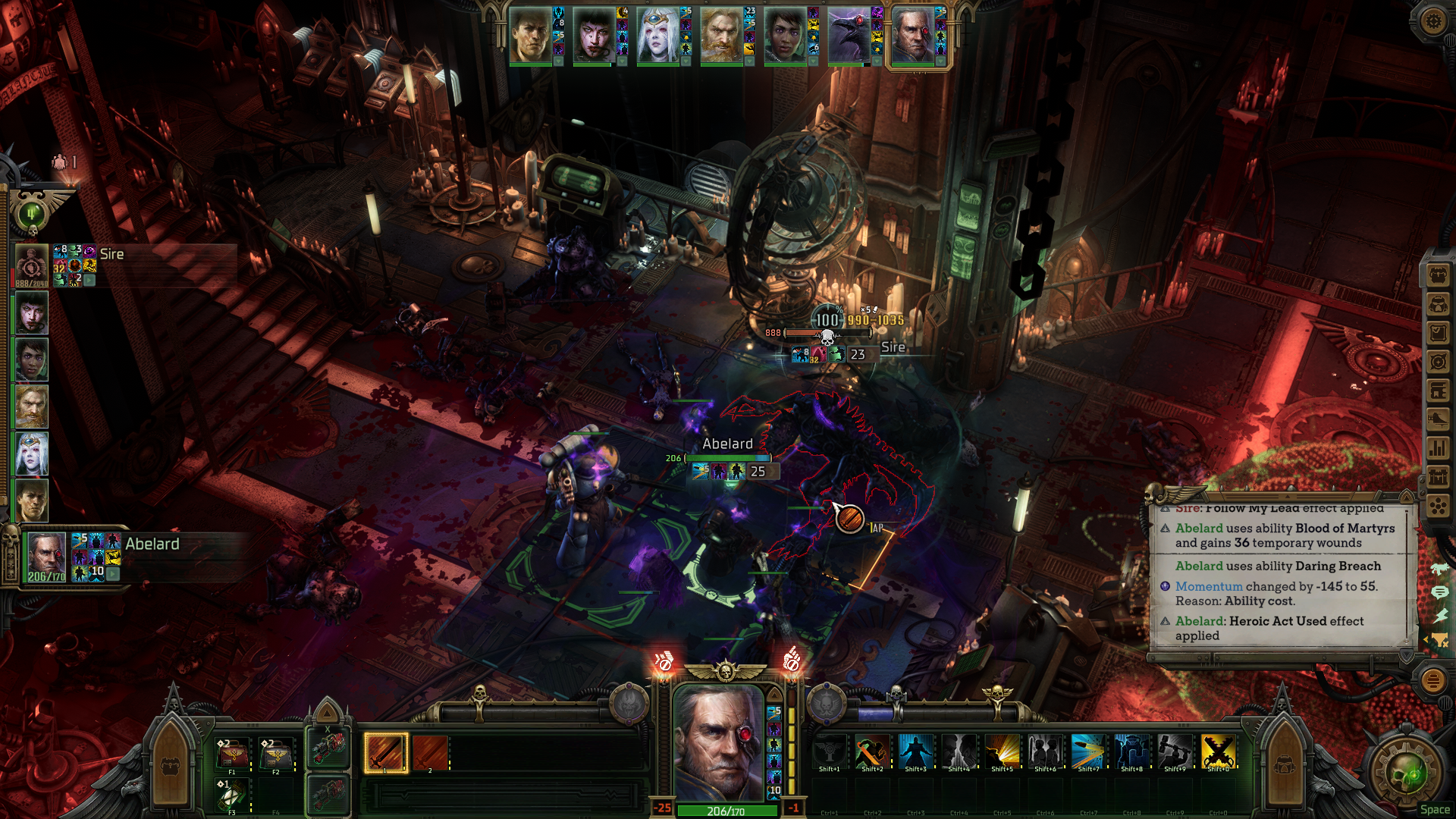Screen dimensions: 1456x819
Task: Activate the crossed chainswords ability Shift+0
Action: click(1218, 752)
